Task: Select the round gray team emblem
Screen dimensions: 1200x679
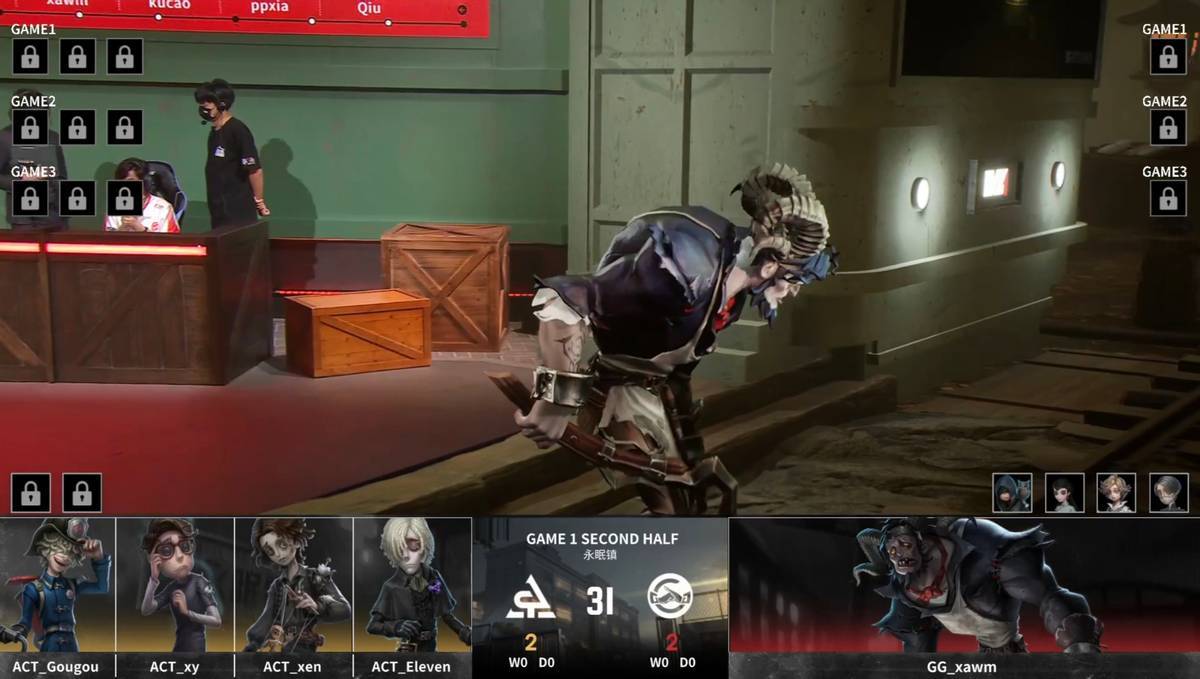Action: point(670,597)
